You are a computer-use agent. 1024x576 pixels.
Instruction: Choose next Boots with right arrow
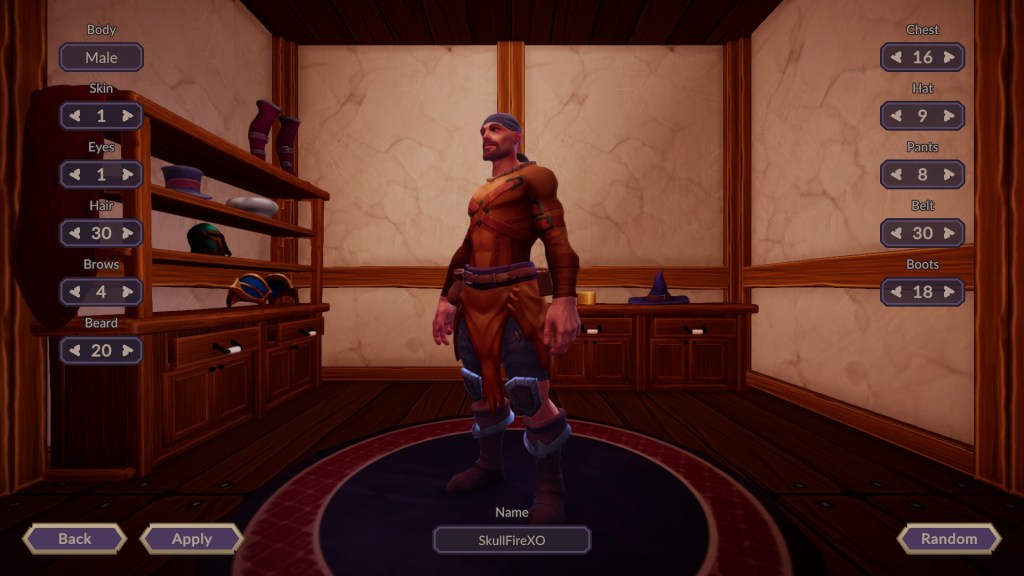tap(949, 292)
